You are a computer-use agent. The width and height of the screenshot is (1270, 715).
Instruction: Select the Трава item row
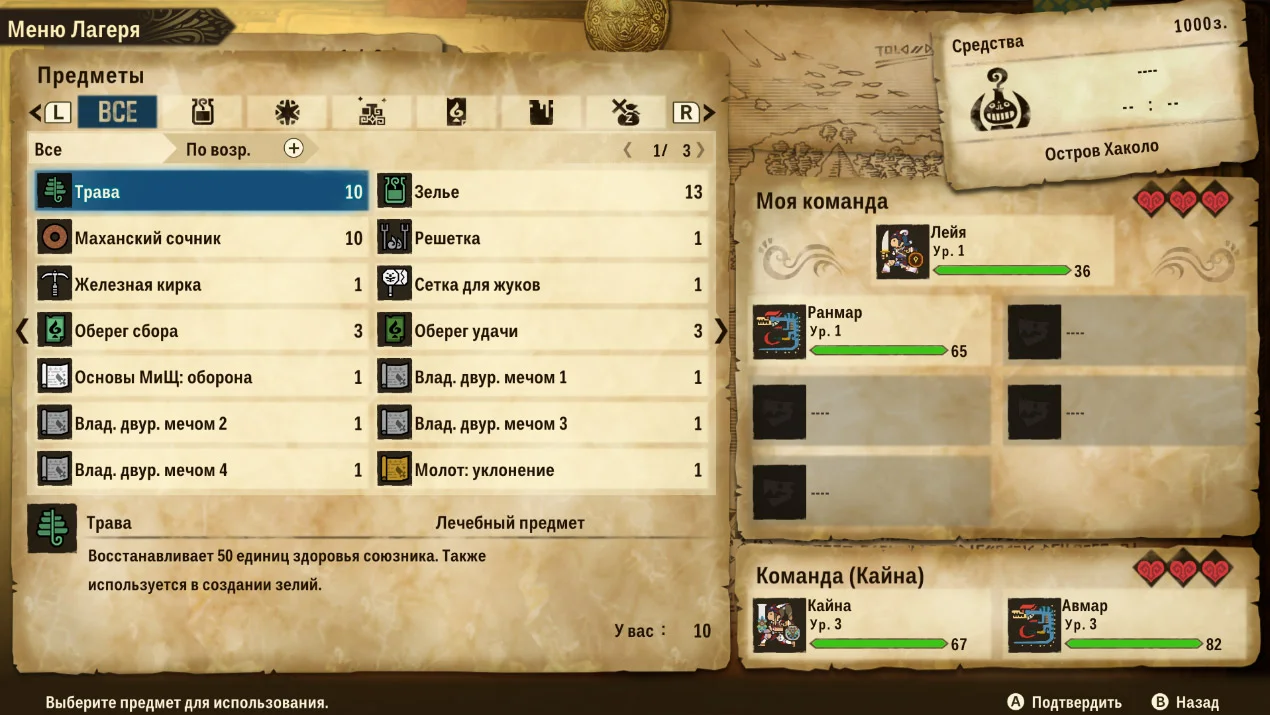(x=201, y=192)
